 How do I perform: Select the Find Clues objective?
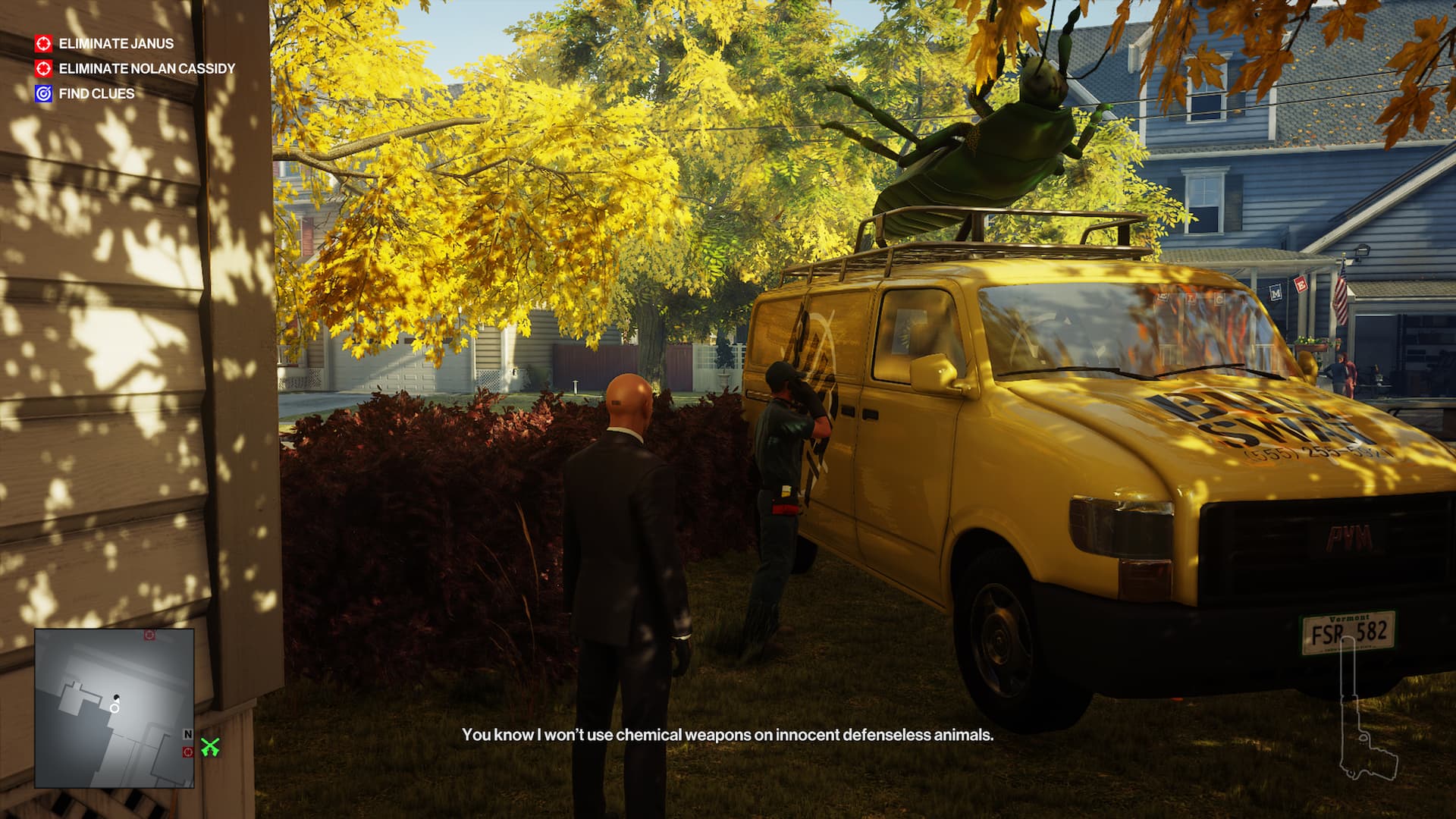point(96,94)
